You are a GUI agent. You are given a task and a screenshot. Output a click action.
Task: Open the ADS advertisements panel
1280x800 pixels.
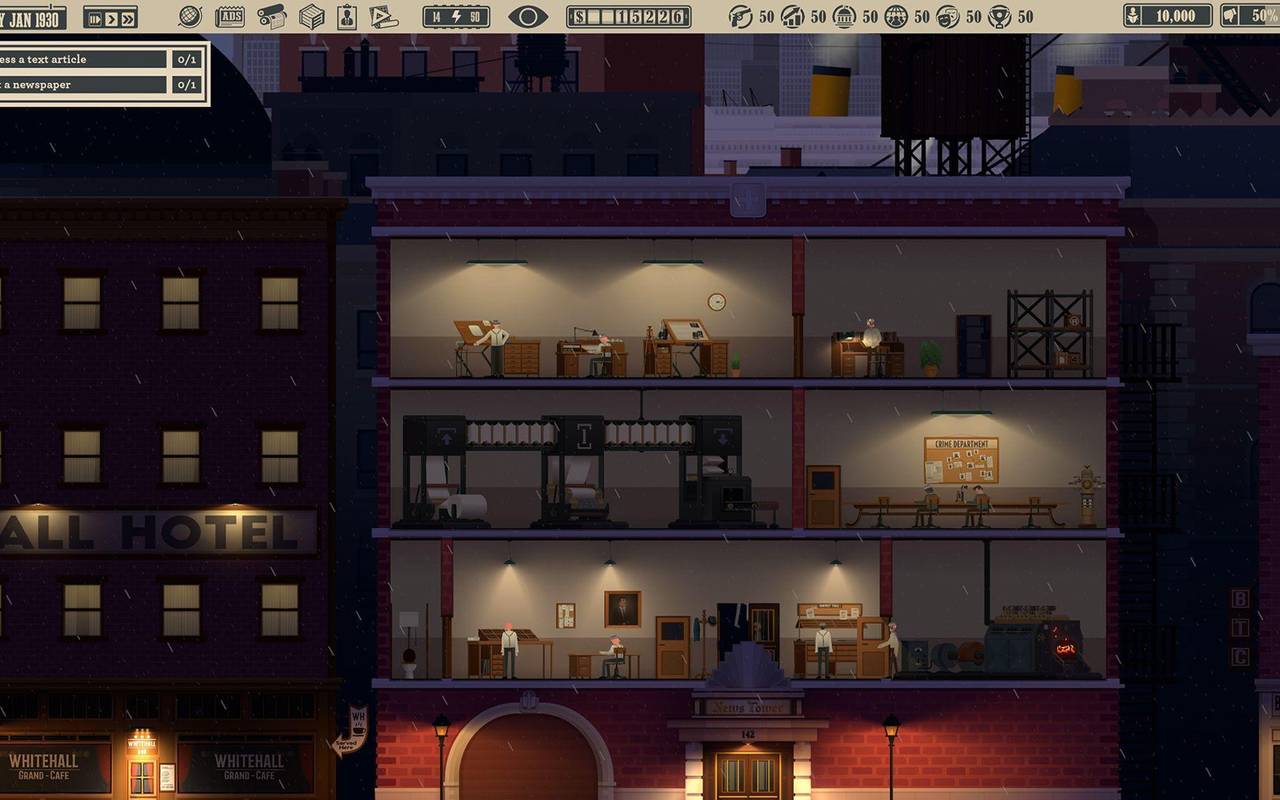pyautogui.click(x=229, y=16)
